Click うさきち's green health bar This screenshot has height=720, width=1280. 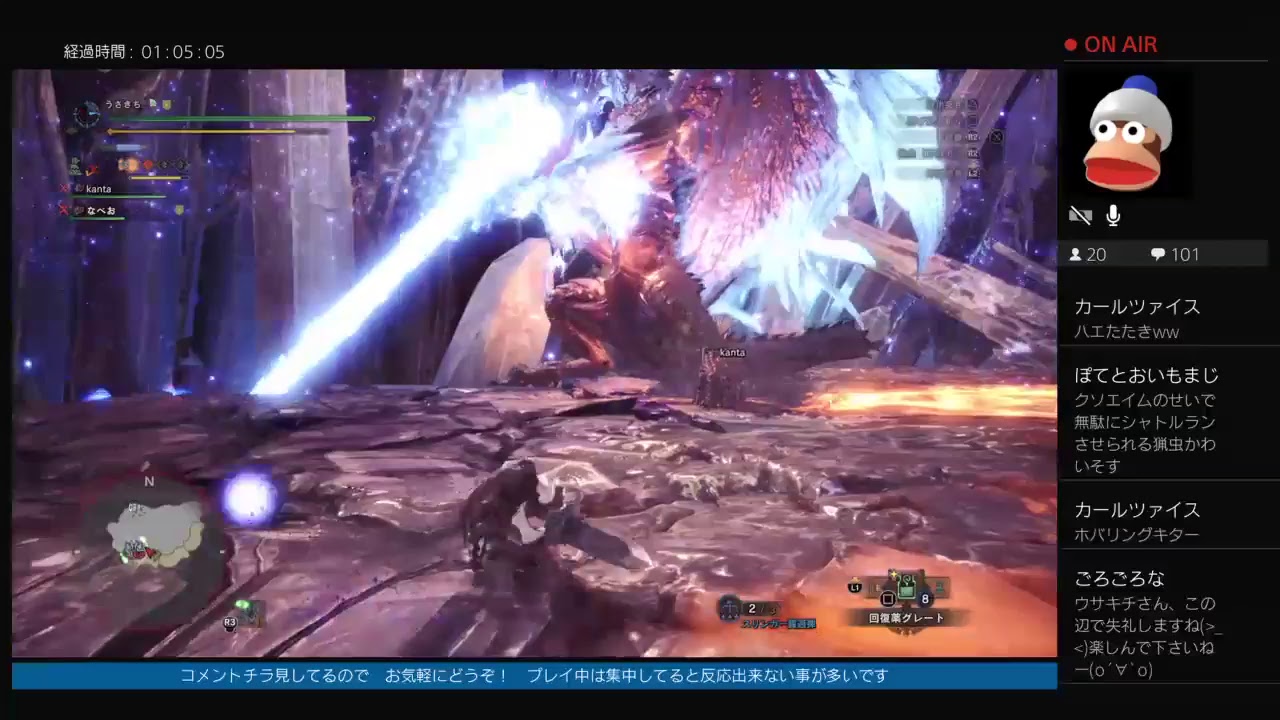pyautogui.click(x=240, y=118)
